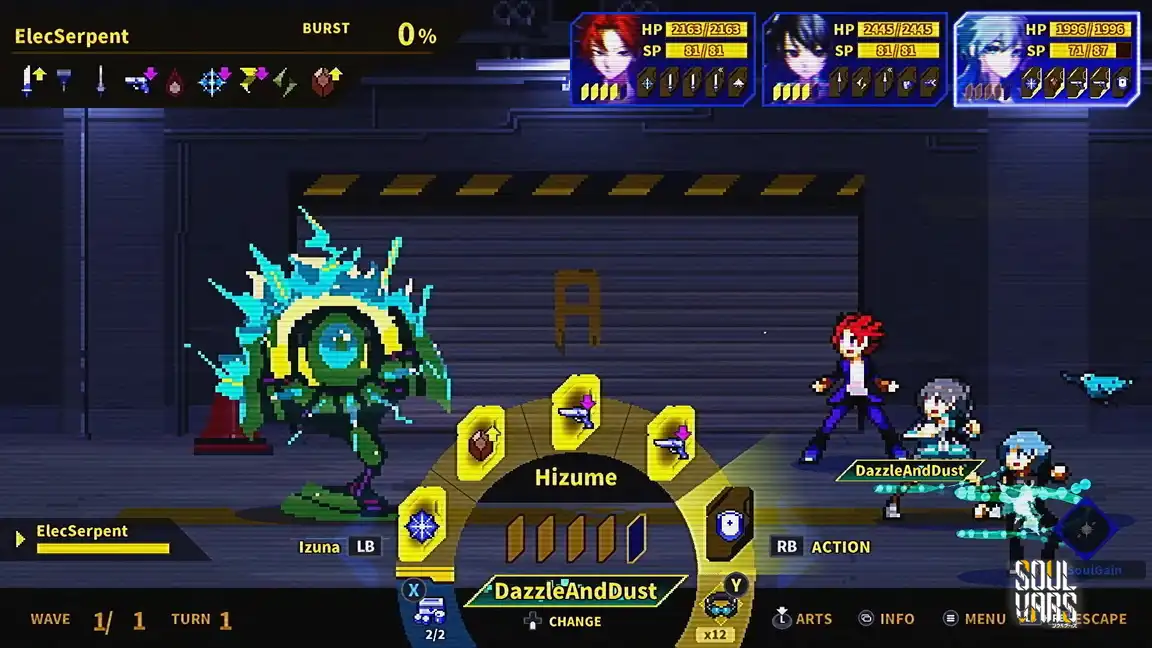Select the blue-haired character portrait card
The height and width of the screenshot is (648, 1152).
tap(1046, 59)
